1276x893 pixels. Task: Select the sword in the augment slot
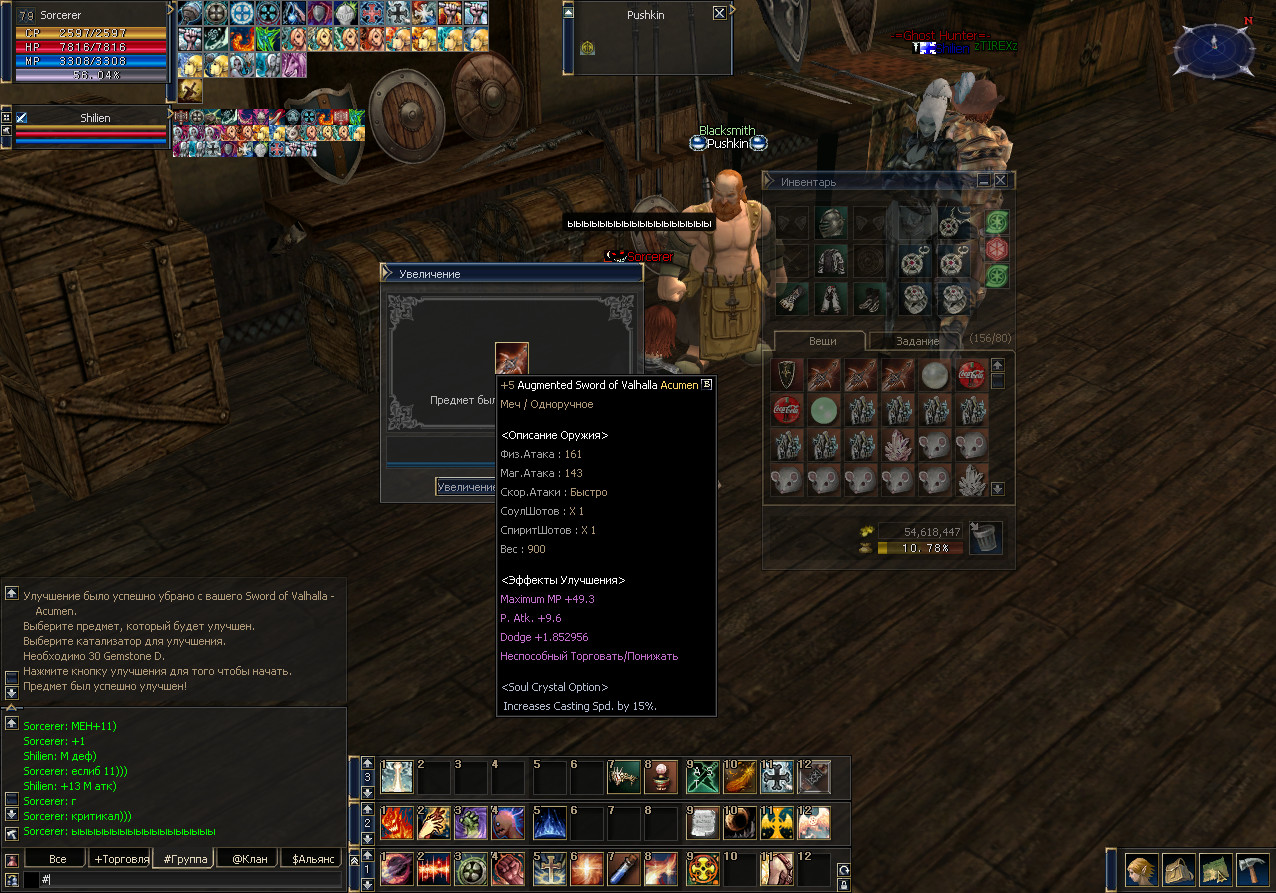click(512, 359)
